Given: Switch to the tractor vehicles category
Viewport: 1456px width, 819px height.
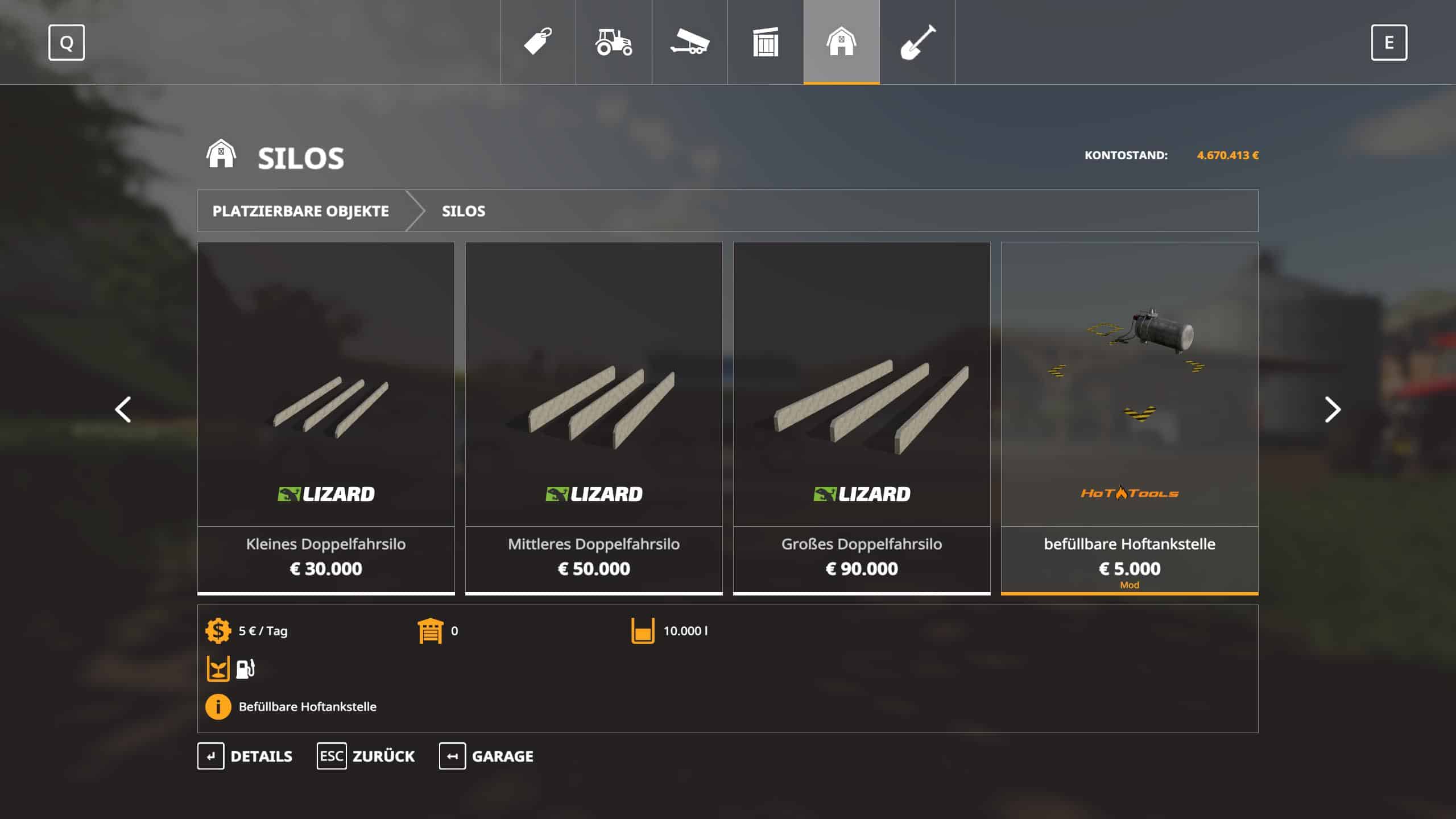Looking at the screenshot, I should tap(614, 42).
